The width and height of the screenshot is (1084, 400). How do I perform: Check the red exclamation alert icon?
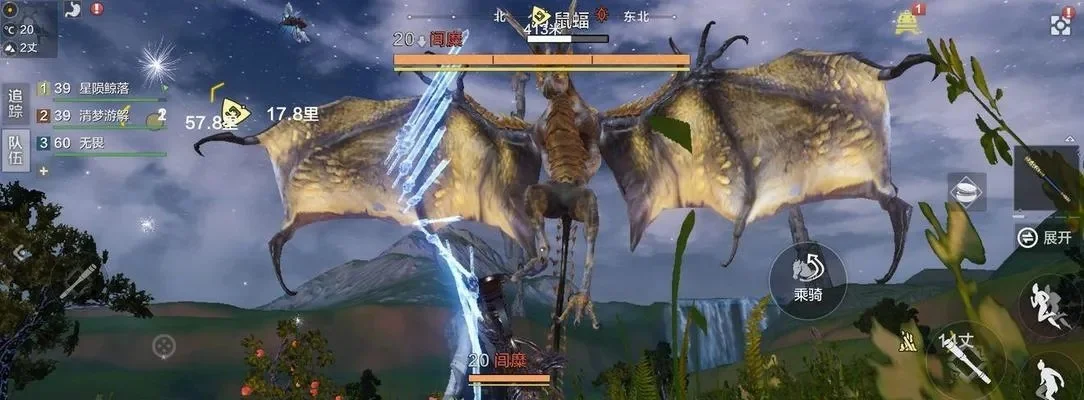click(97, 8)
